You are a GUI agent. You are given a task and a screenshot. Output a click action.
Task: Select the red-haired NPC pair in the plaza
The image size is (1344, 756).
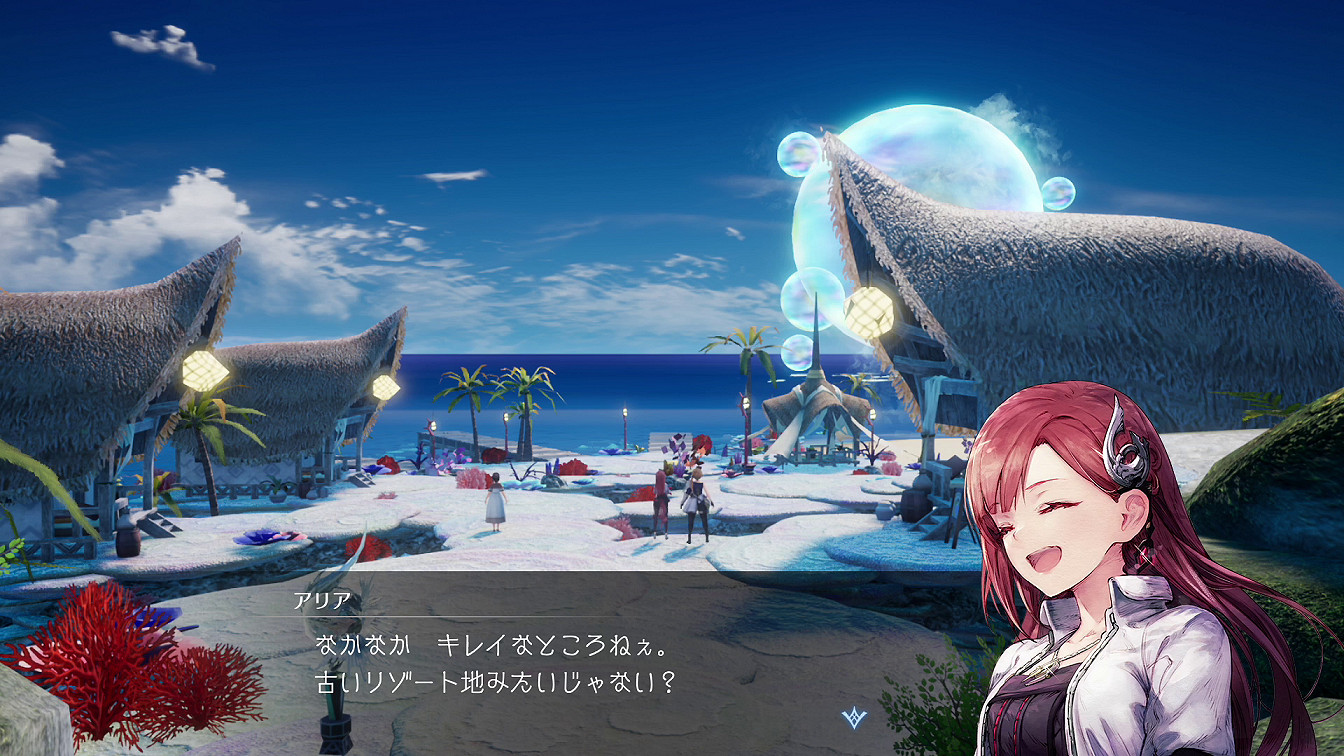(683, 500)
